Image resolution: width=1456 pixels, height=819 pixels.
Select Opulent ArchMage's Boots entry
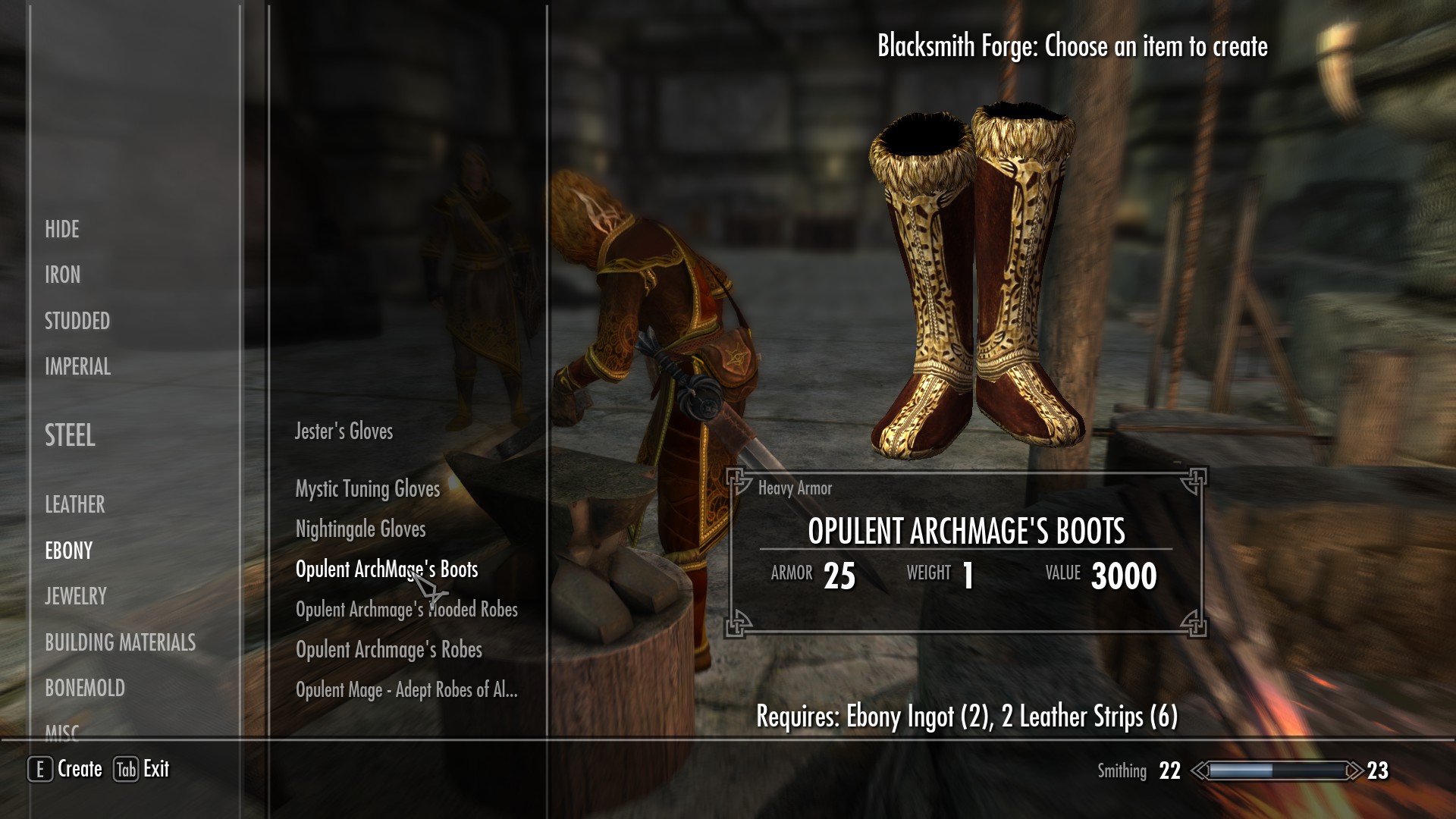tap(387, 570)
